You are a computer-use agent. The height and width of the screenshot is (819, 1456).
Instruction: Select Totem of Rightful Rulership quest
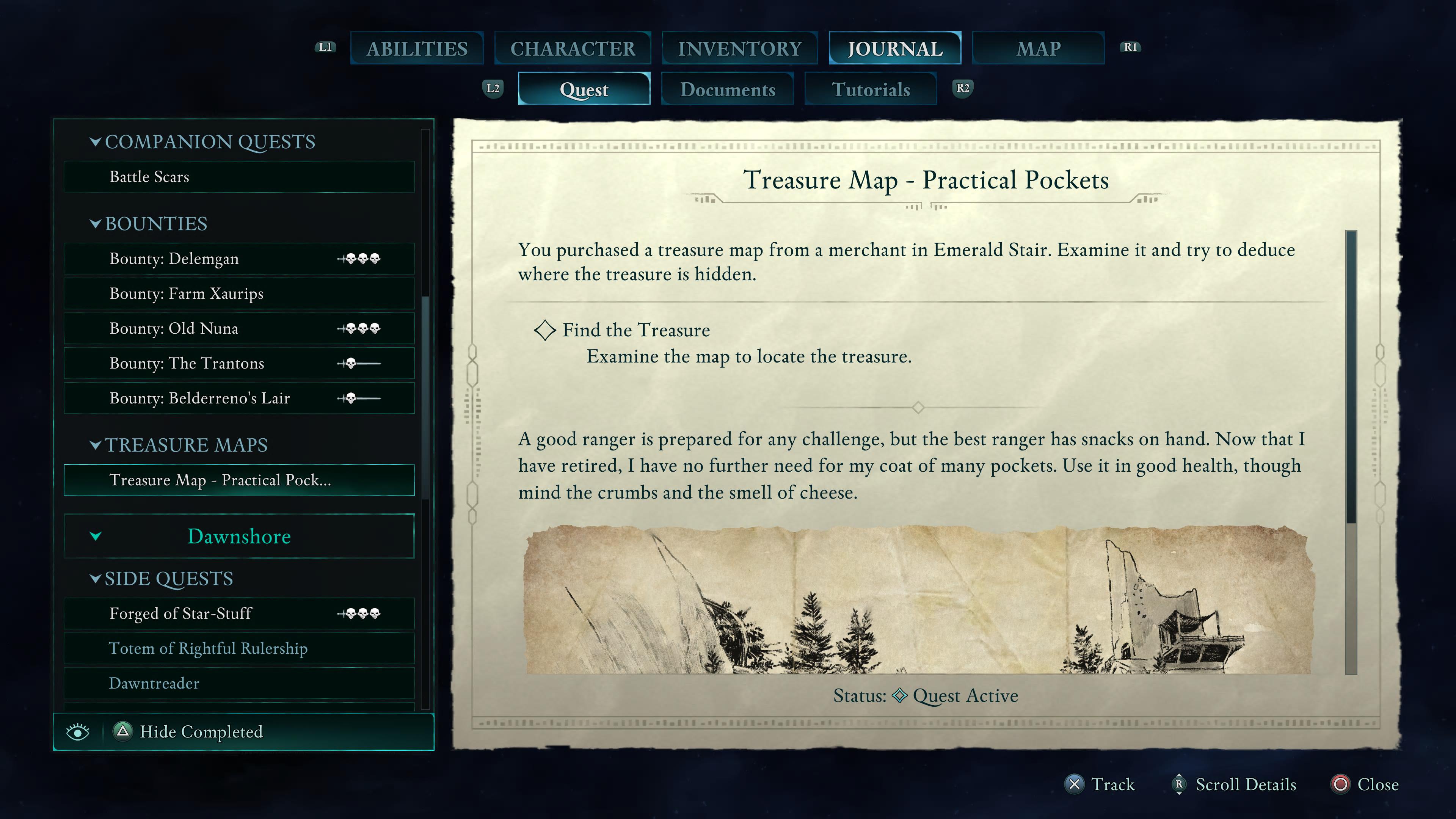tap(239, 648)
